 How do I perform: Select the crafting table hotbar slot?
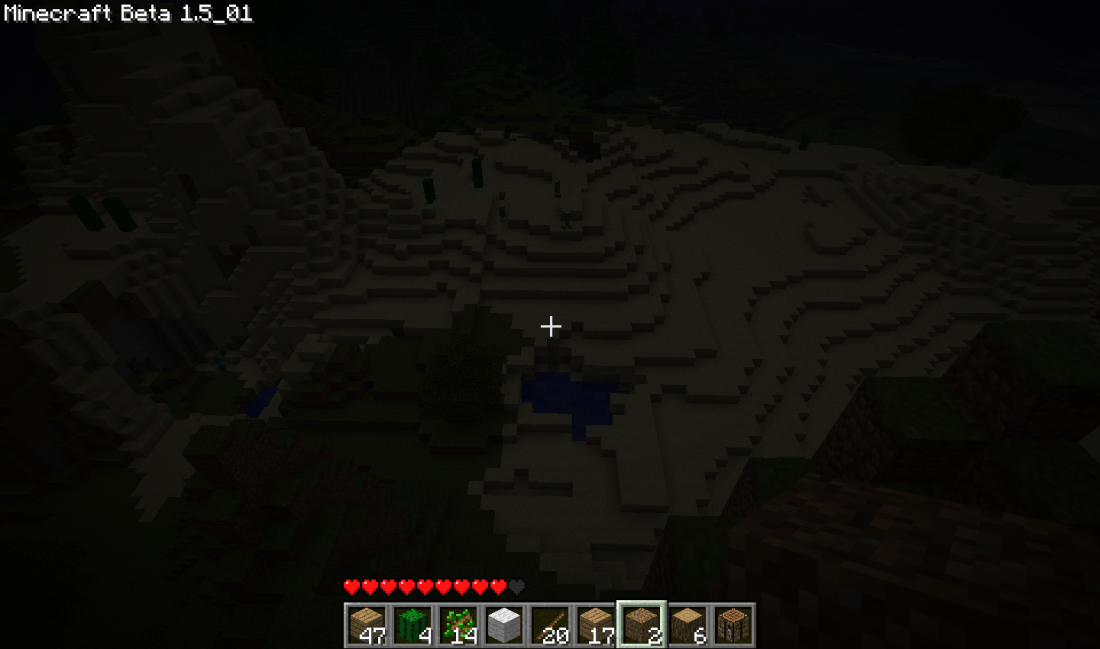coord(733,625)
